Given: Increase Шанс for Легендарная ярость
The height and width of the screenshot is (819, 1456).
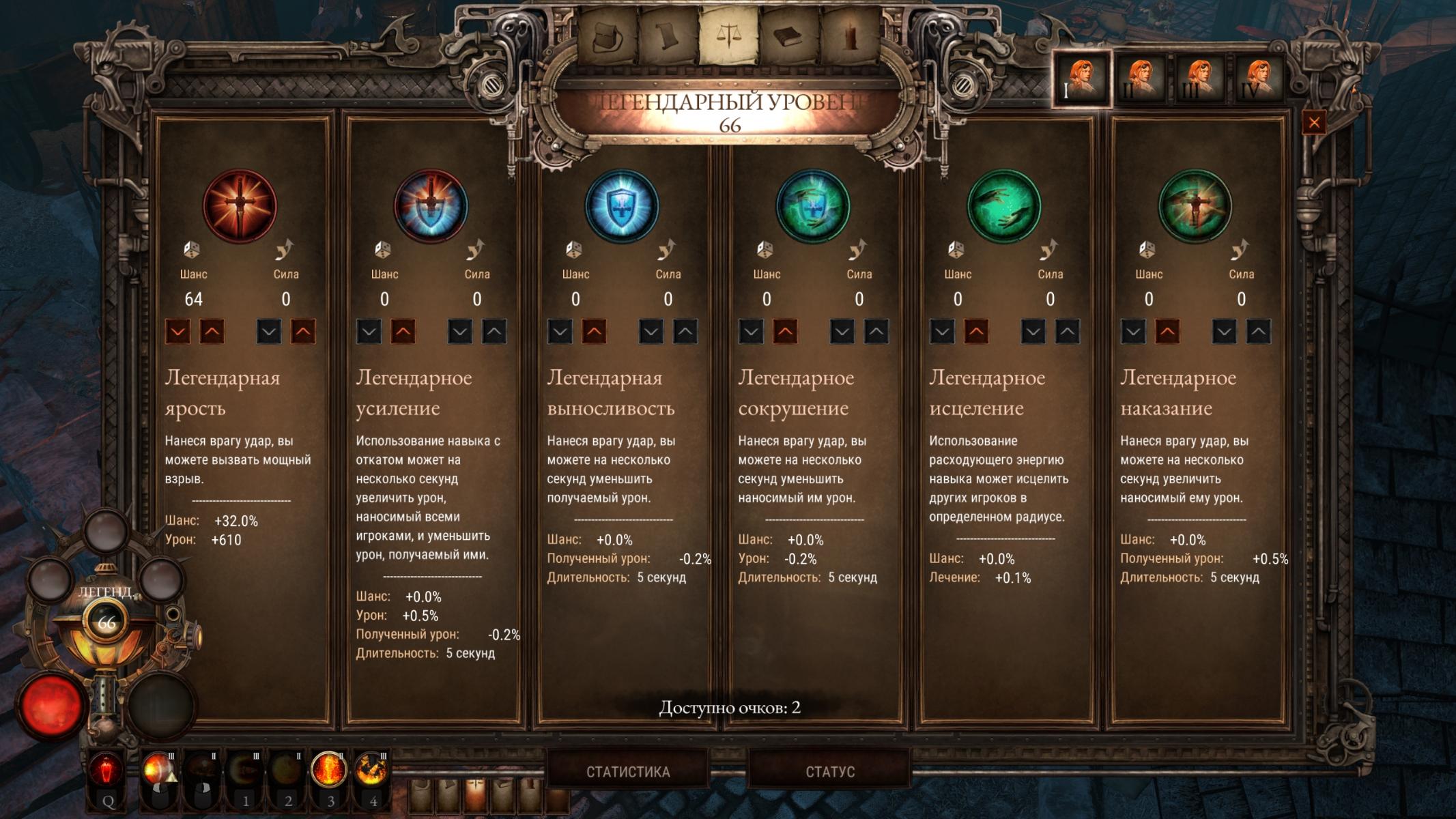Looking at the screenshot, I should pos(212,332).
